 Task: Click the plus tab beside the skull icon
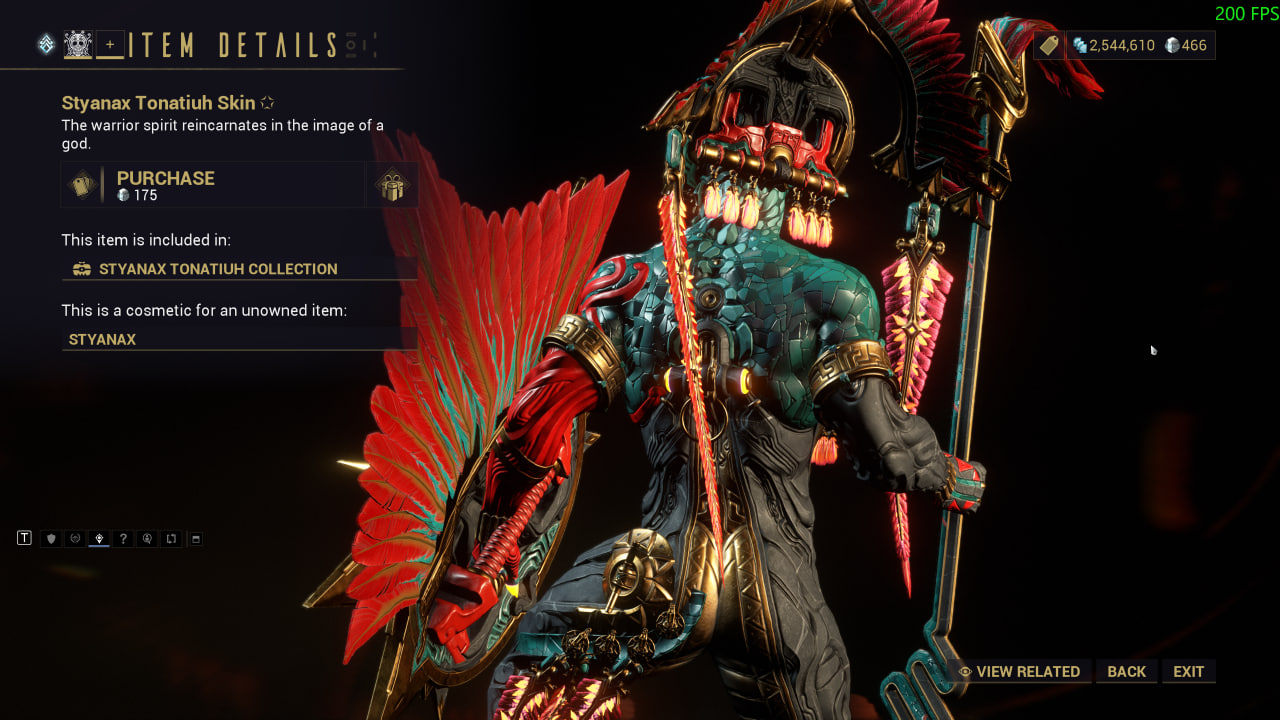coord(110,44)
